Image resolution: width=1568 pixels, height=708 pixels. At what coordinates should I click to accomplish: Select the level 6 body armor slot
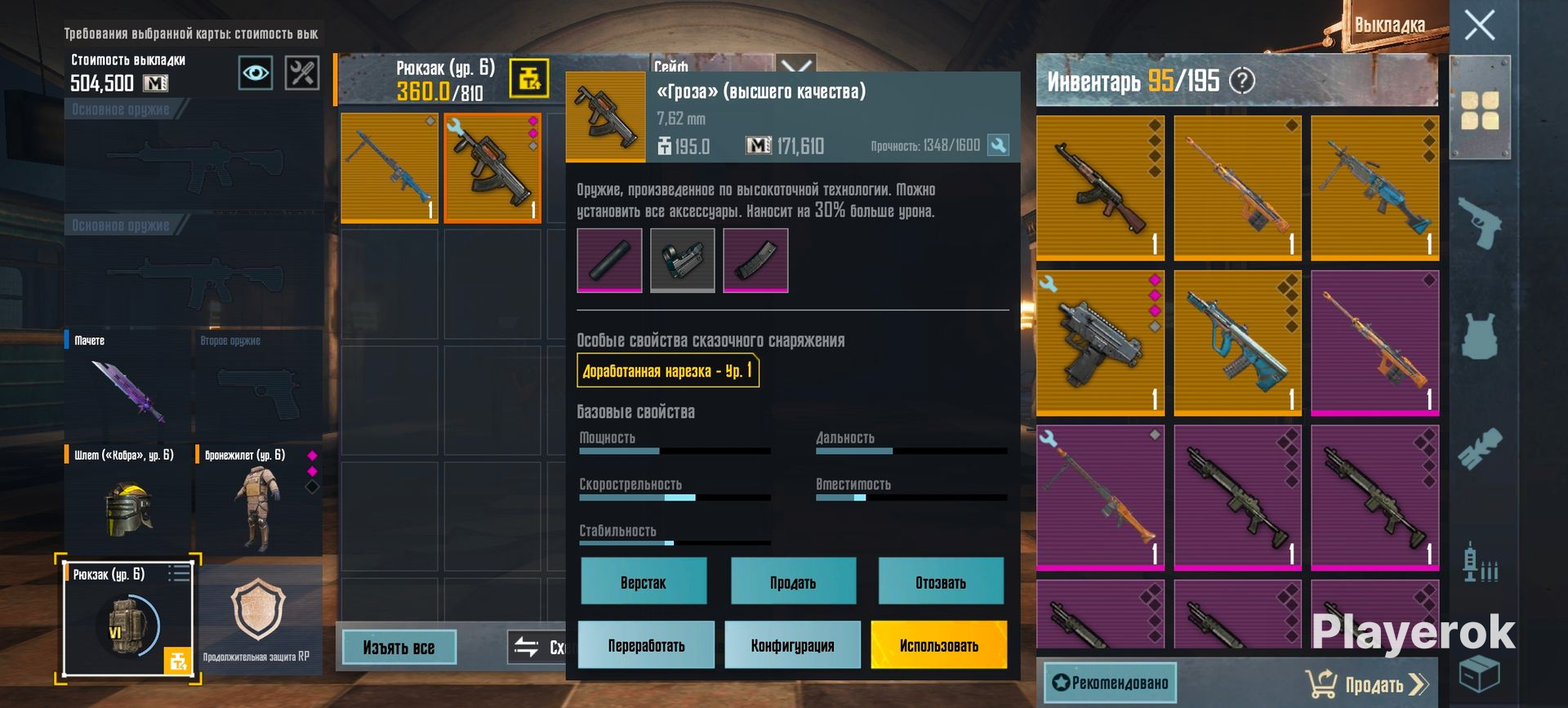click(258, 500)
